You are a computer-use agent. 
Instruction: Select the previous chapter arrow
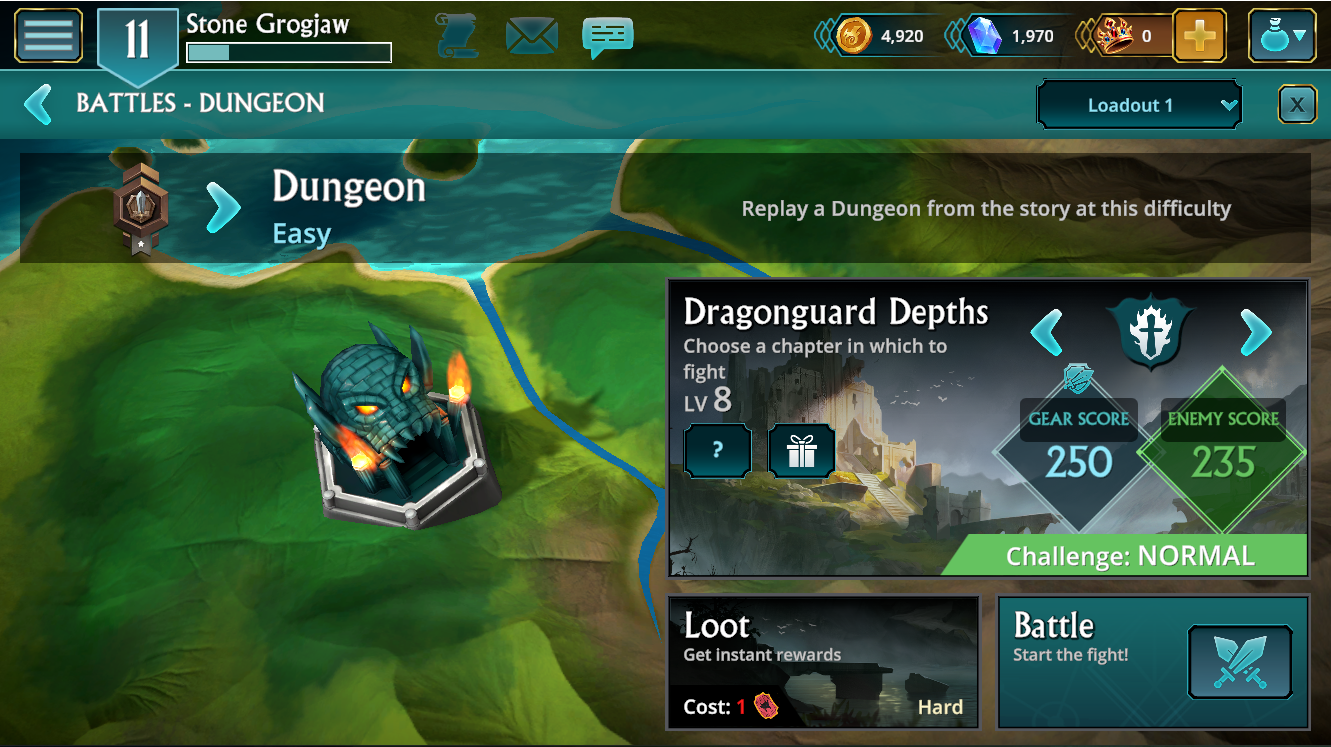click(1046, 332)
